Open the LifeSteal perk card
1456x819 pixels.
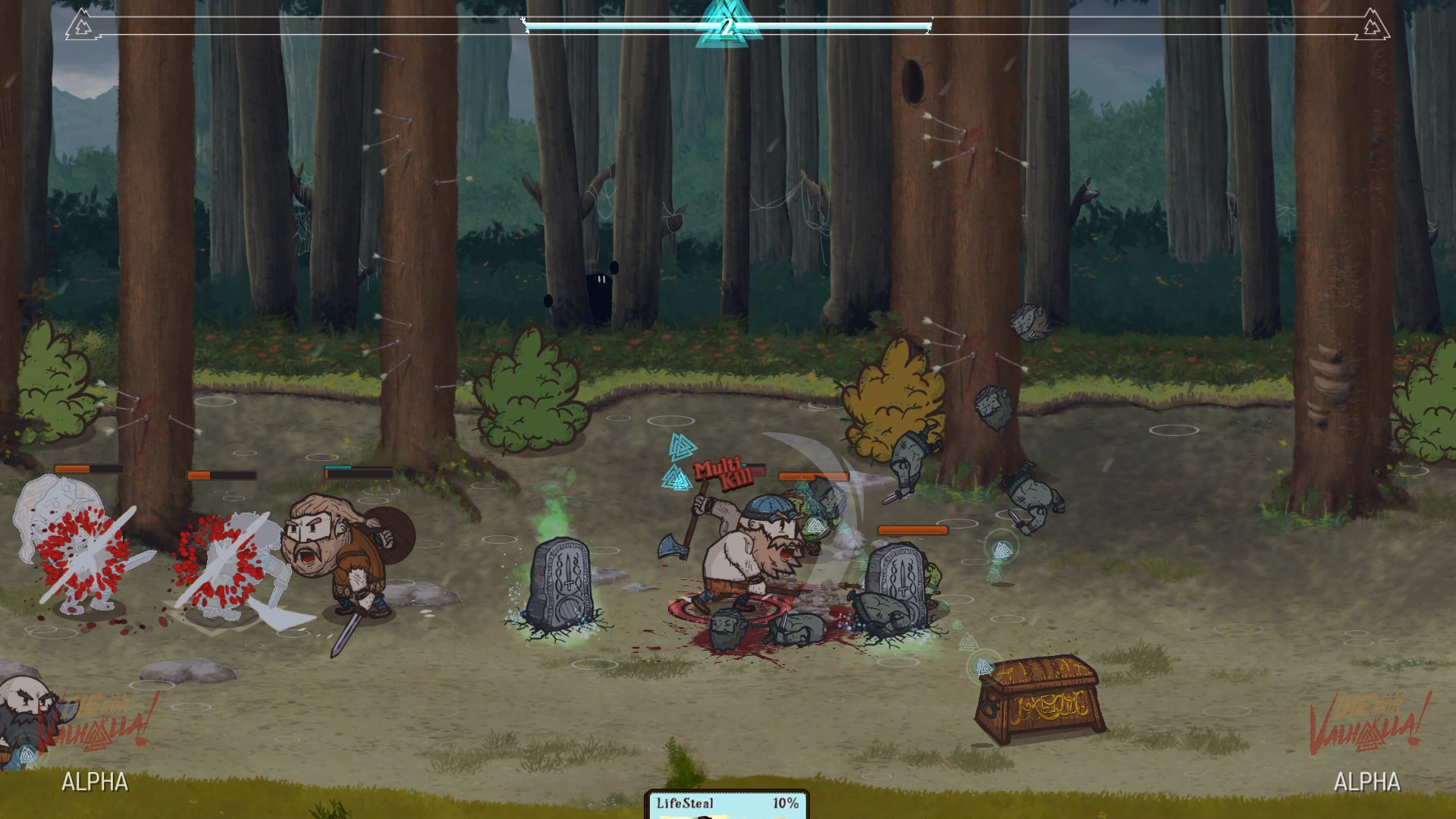[726, 805]
